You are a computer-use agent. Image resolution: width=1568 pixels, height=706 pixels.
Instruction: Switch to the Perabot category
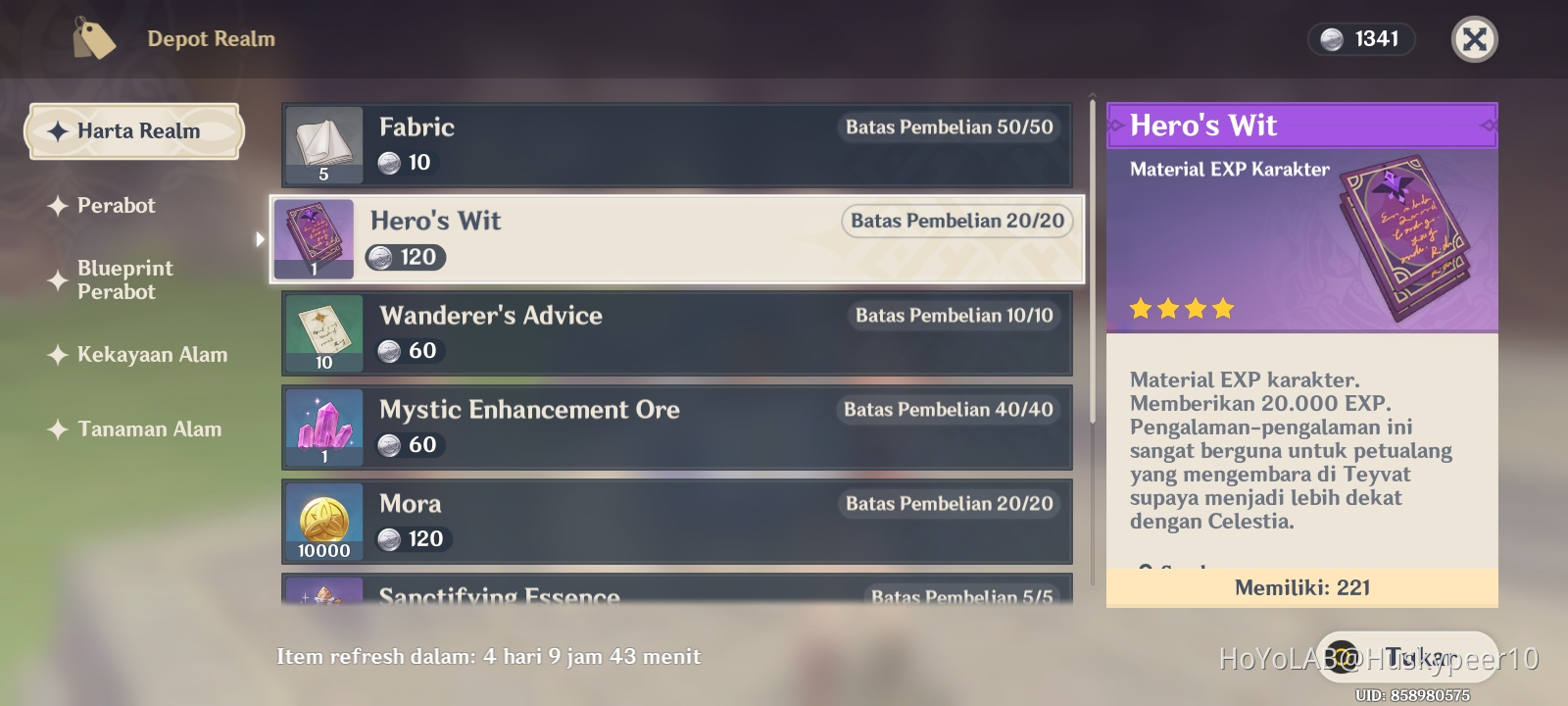(x=115, y=206)
